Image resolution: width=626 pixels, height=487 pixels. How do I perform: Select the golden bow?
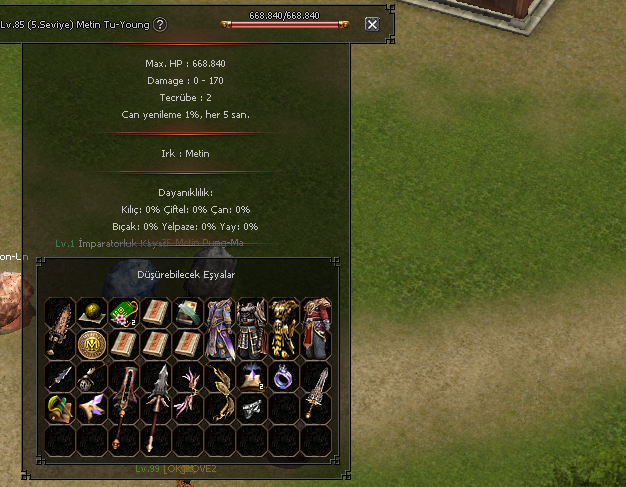pos(220,390)
